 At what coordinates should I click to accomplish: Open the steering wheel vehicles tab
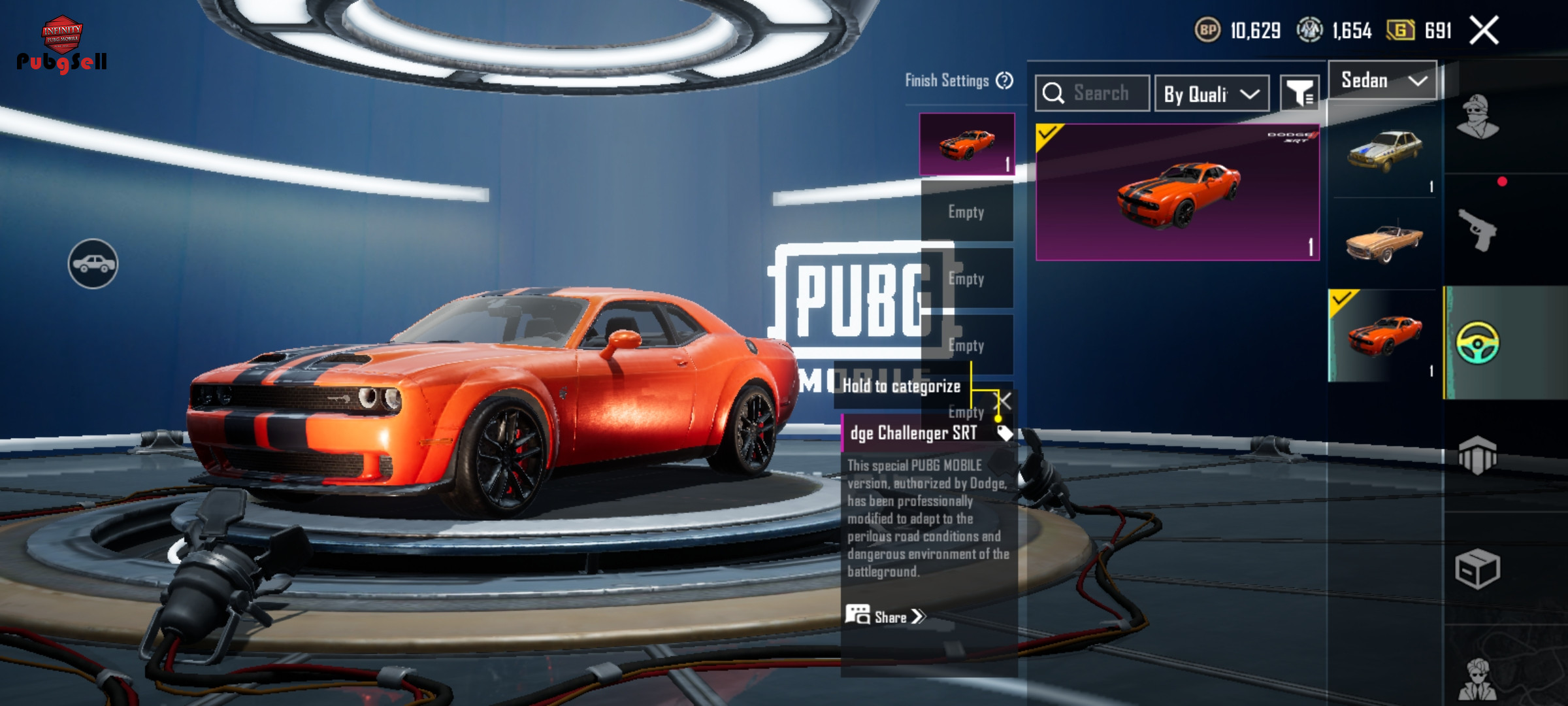[1478, 343]
